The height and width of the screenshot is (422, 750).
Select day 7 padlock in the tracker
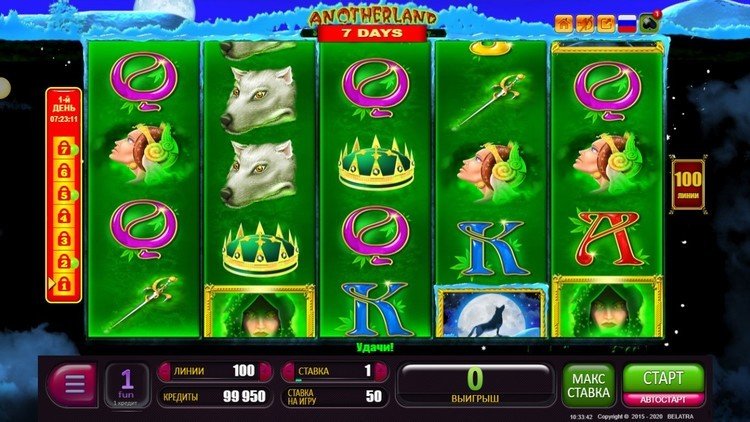[x=61, y=148]
